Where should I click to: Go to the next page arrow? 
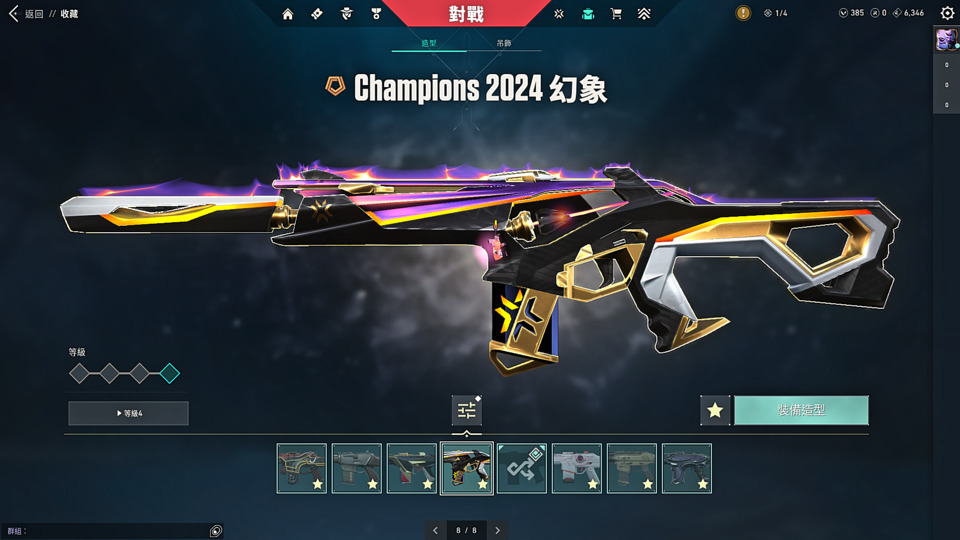point(497,530)
